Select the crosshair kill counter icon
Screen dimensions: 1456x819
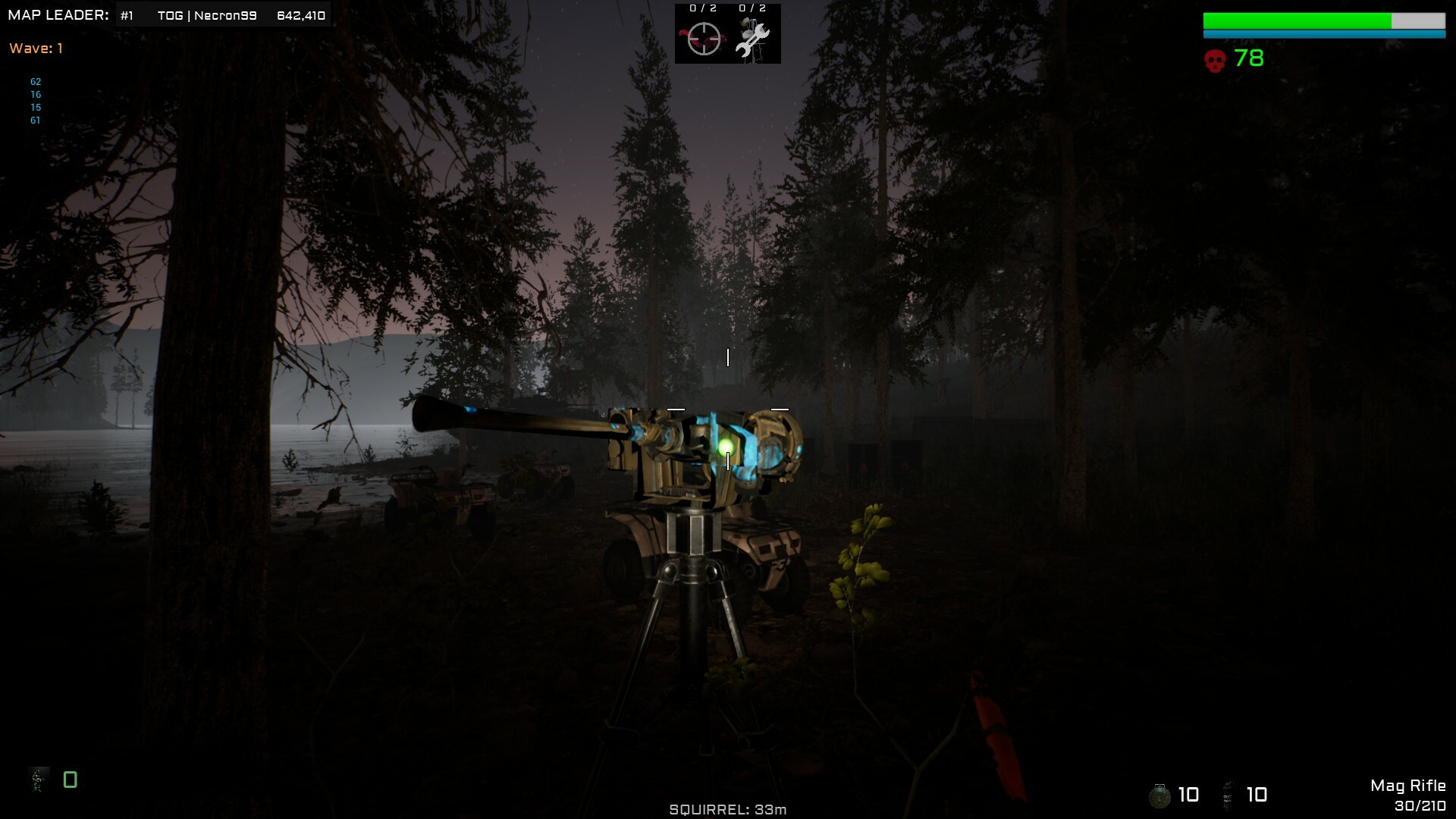(704, 39)
